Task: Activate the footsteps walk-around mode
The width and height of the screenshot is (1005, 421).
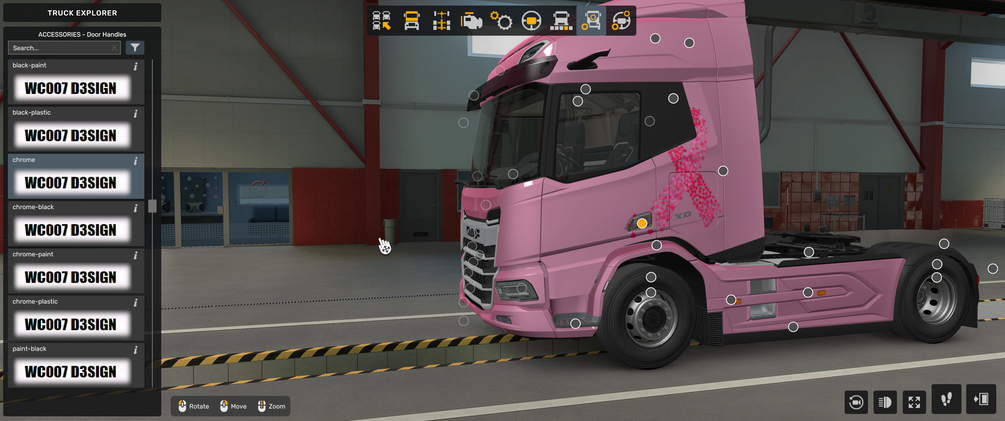Action: coord(946,400)
